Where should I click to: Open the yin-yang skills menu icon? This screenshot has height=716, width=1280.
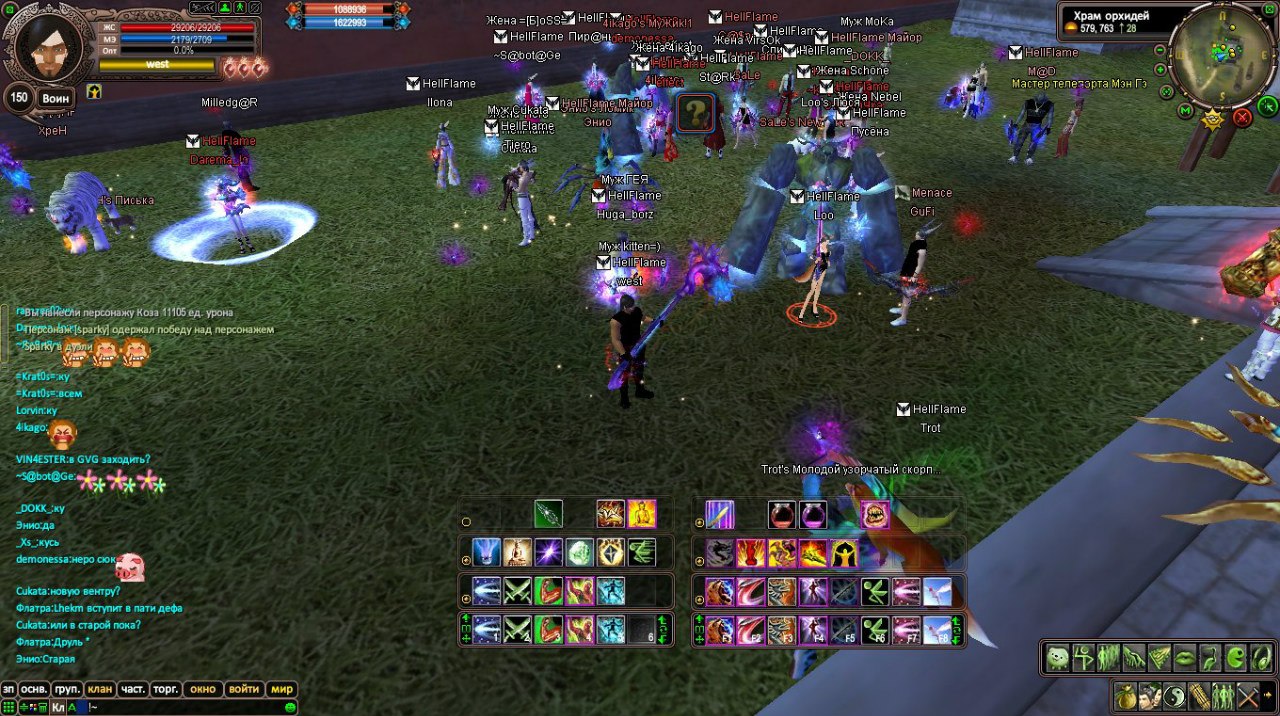pyautogui.click(x=1174, y=694)
